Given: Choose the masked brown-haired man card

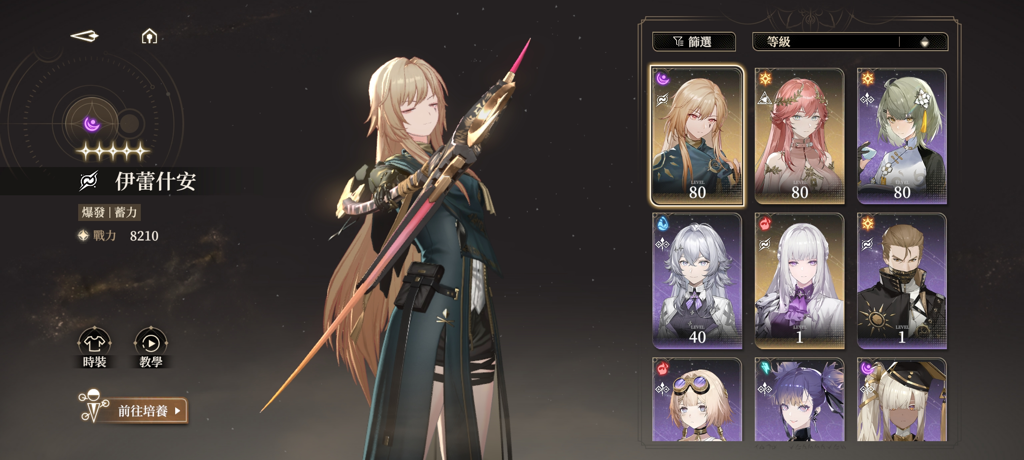Looking at the screenshot, I should 901,279.
